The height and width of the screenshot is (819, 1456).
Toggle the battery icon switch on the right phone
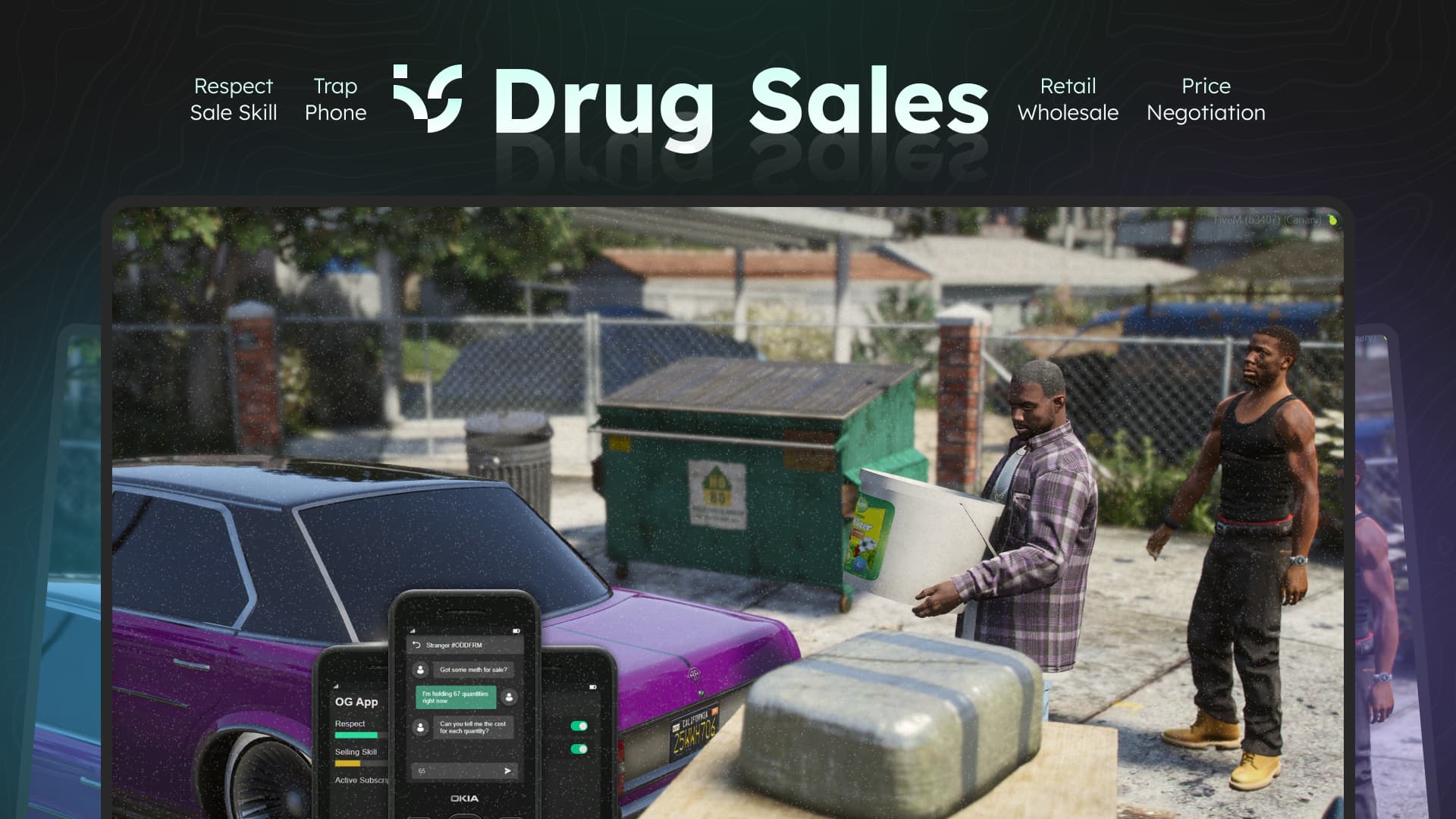(592, 687)
